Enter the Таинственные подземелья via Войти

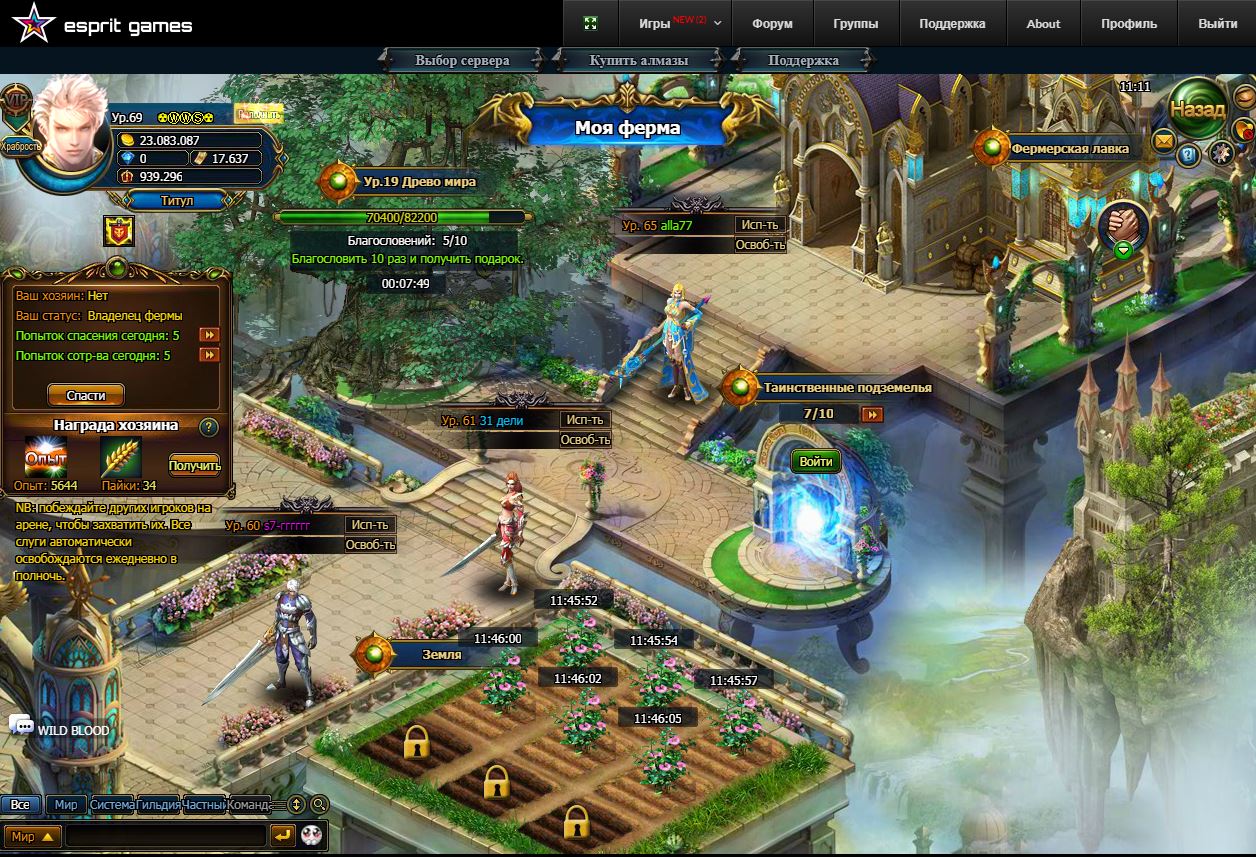(816, 462)
